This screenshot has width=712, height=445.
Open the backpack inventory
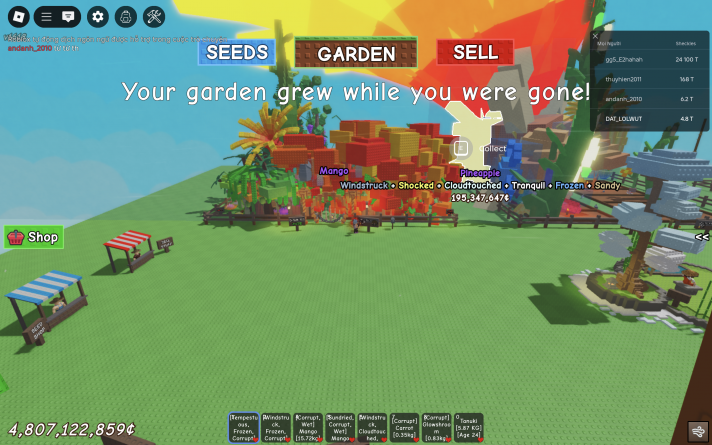click(x=125, y=16)
